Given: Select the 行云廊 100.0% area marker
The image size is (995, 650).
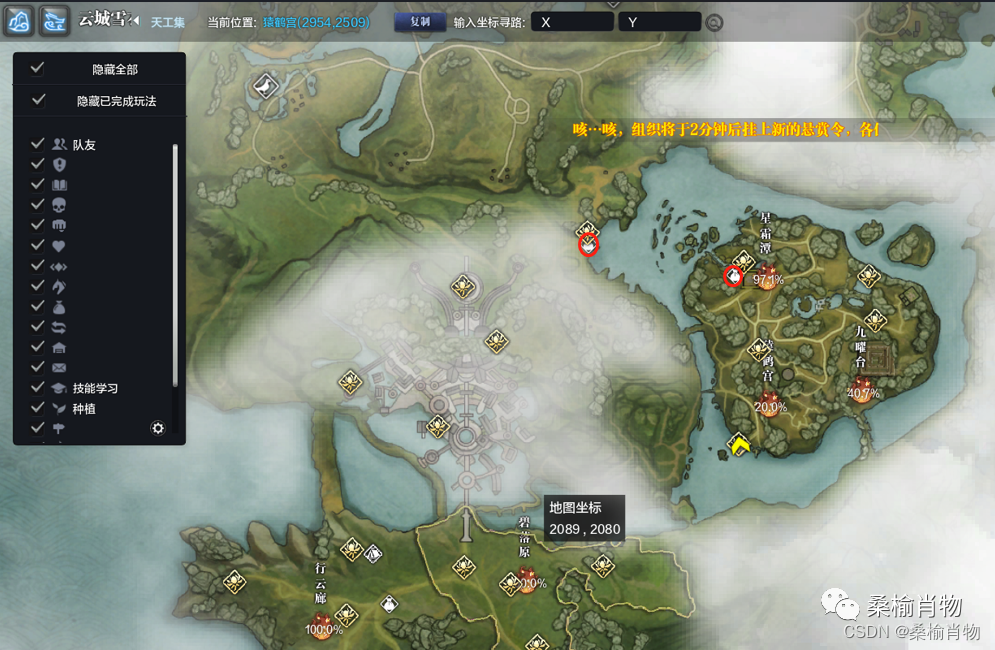Looking at the screenshot, I should tap(323, 626).
